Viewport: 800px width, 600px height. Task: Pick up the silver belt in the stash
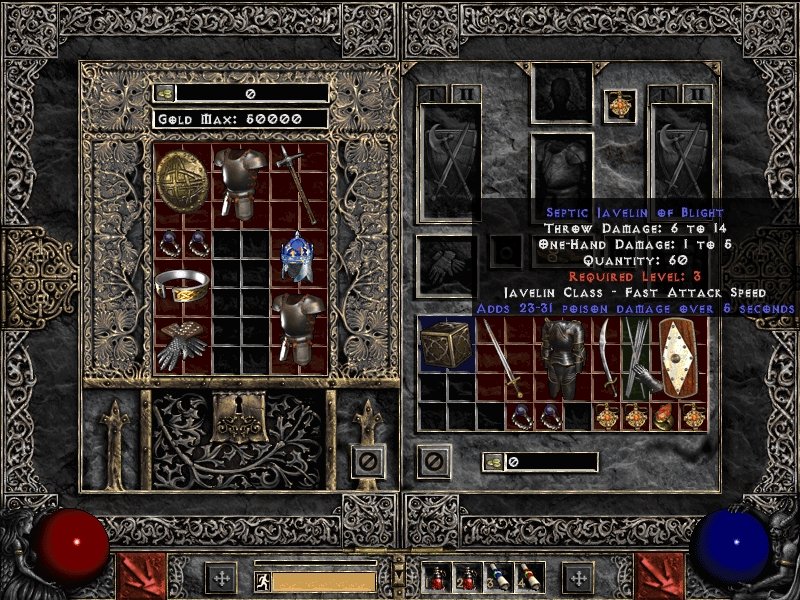182,285
